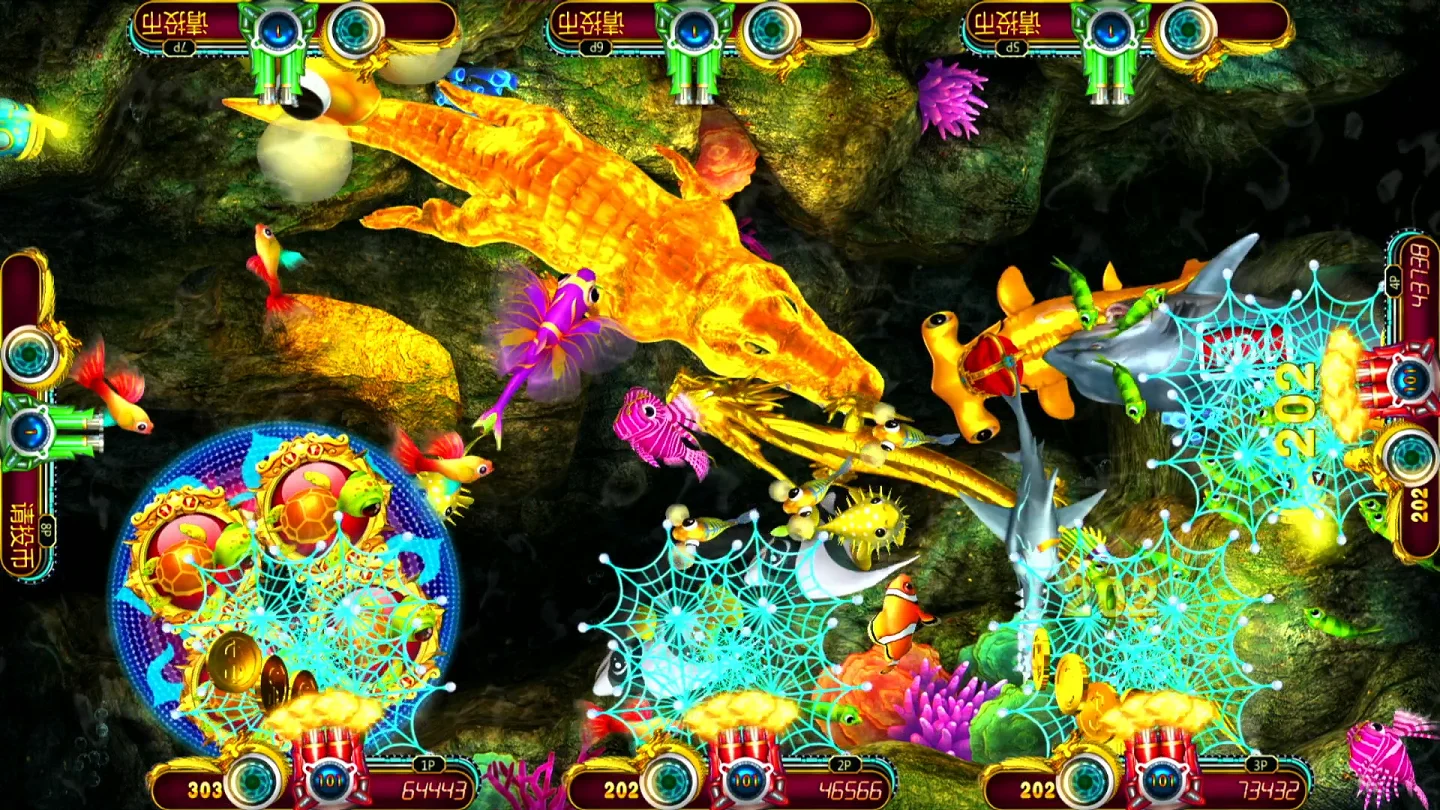Viewport: 1440px width, 810px height.
Task: Tap the teal lens orb on 8P's panel
Action: (x=32, y=353)
